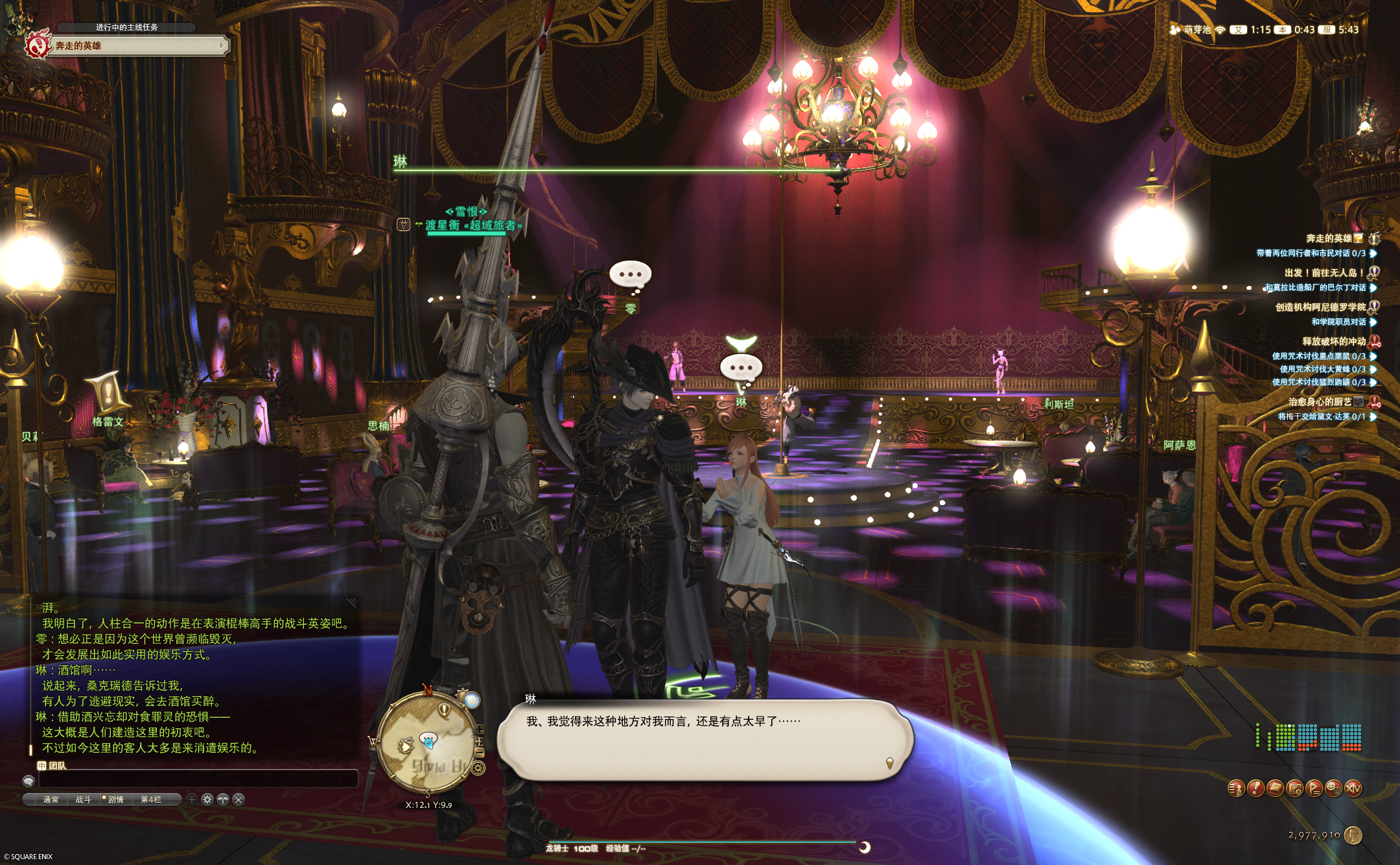
Task: Switch to the 战斗 chat tab
Action: pyautogui.click(x=84, y=800)
